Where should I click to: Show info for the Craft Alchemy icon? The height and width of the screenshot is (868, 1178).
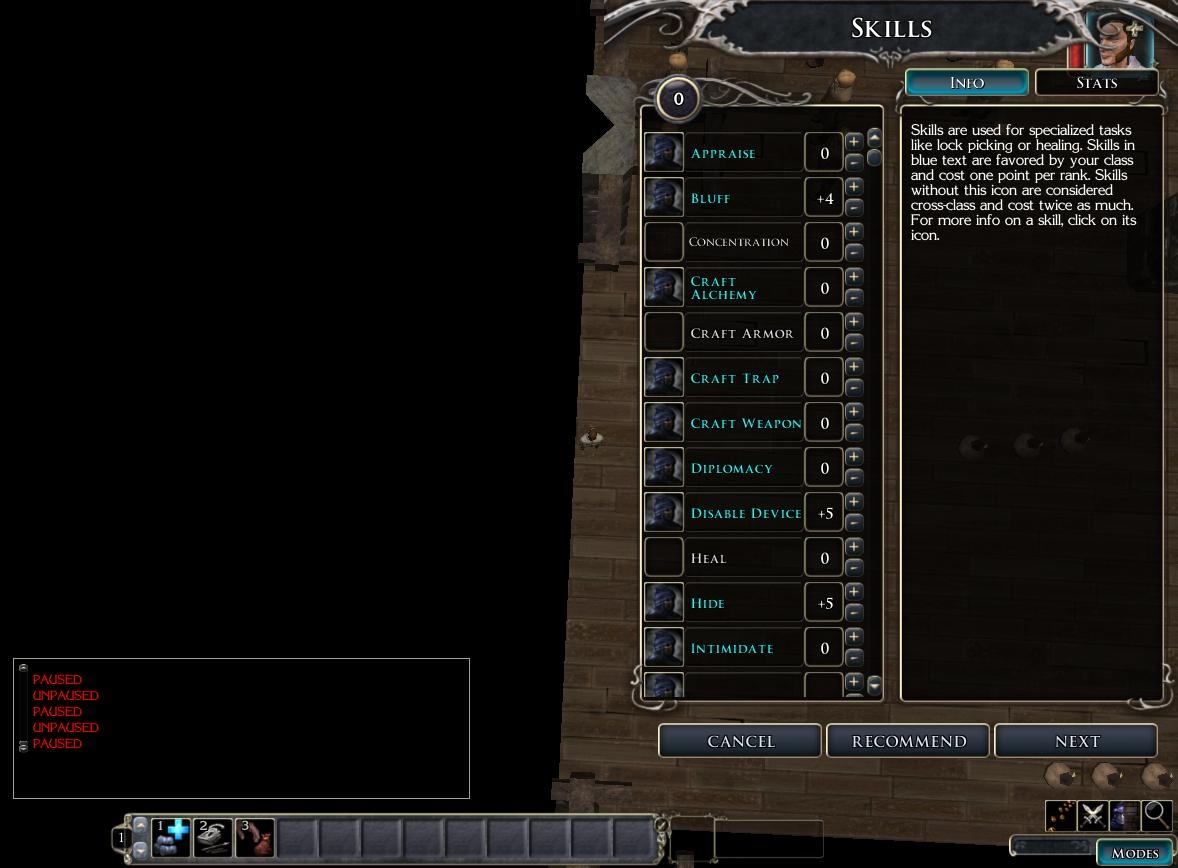coord(664,288)
